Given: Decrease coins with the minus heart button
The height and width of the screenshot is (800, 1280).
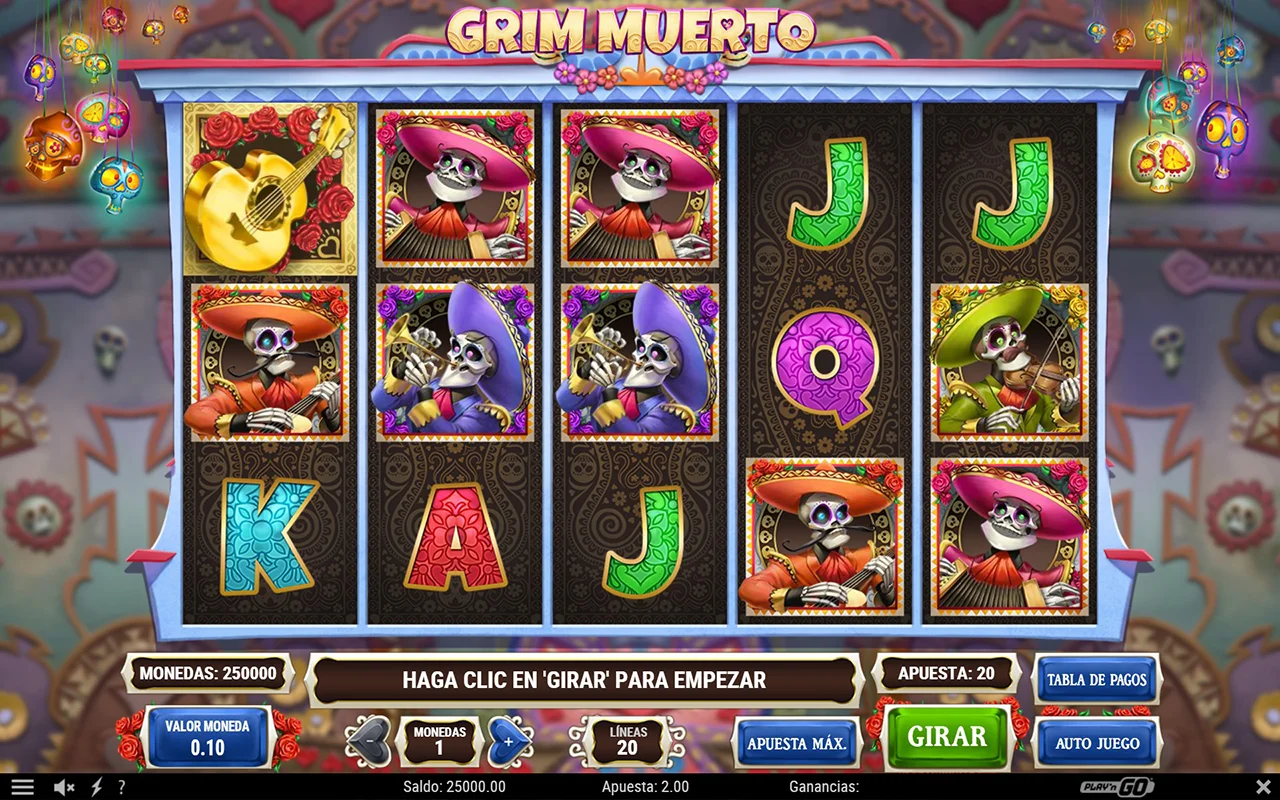Looking at the screenshot, I should point(368,742).
